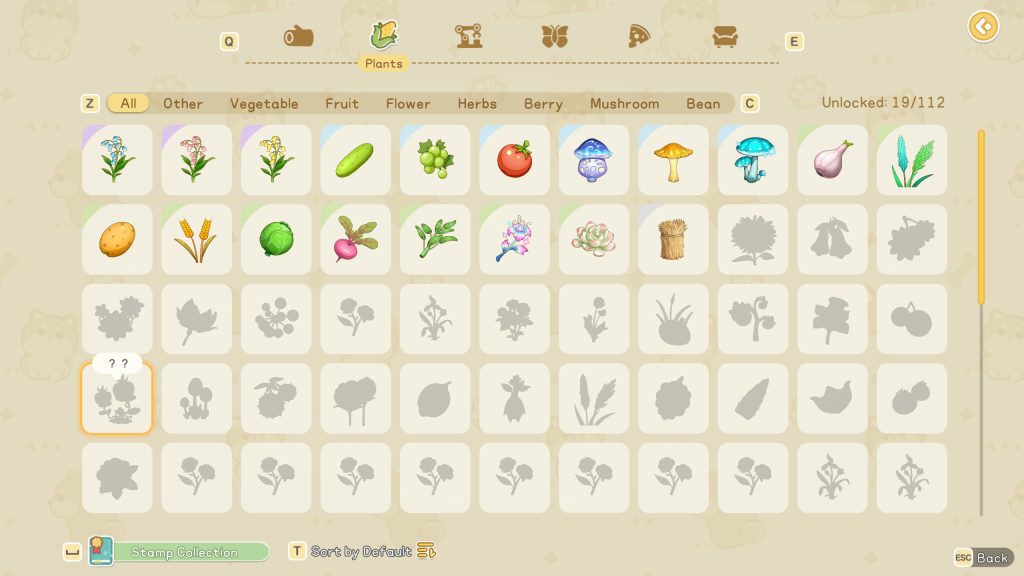The image size is (1024, 576).
Task: Switch to the butterfly category tab
Action: pyautogui.click(x=554, y=37)
